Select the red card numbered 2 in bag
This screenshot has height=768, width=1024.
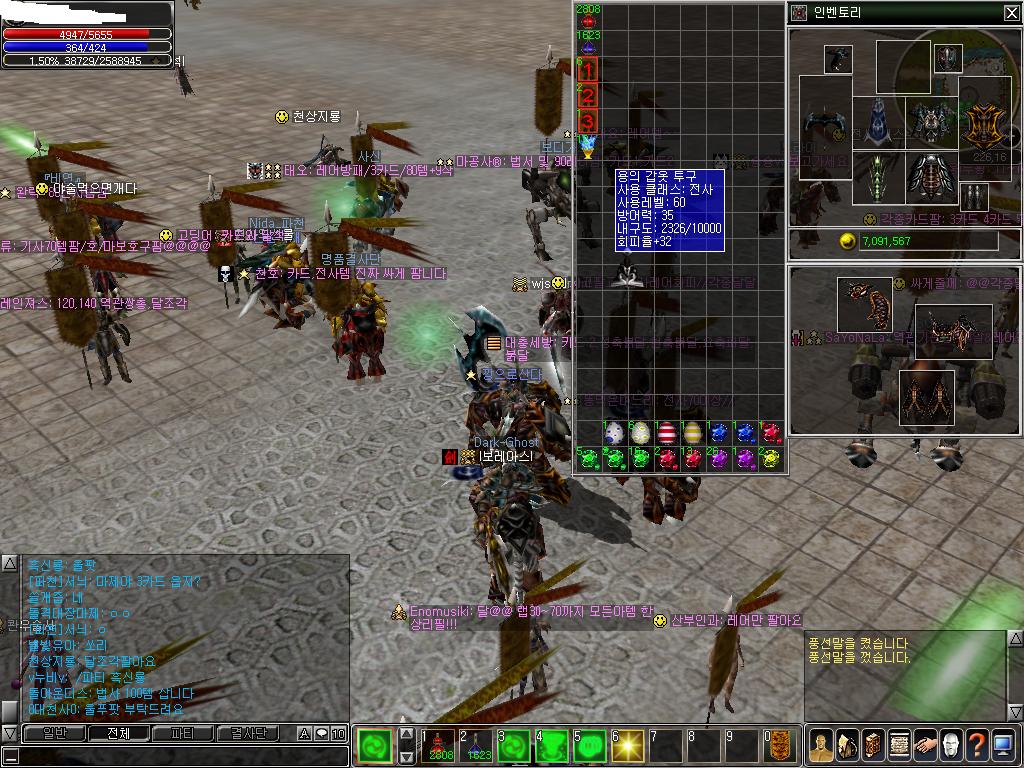tap(588, 96)
